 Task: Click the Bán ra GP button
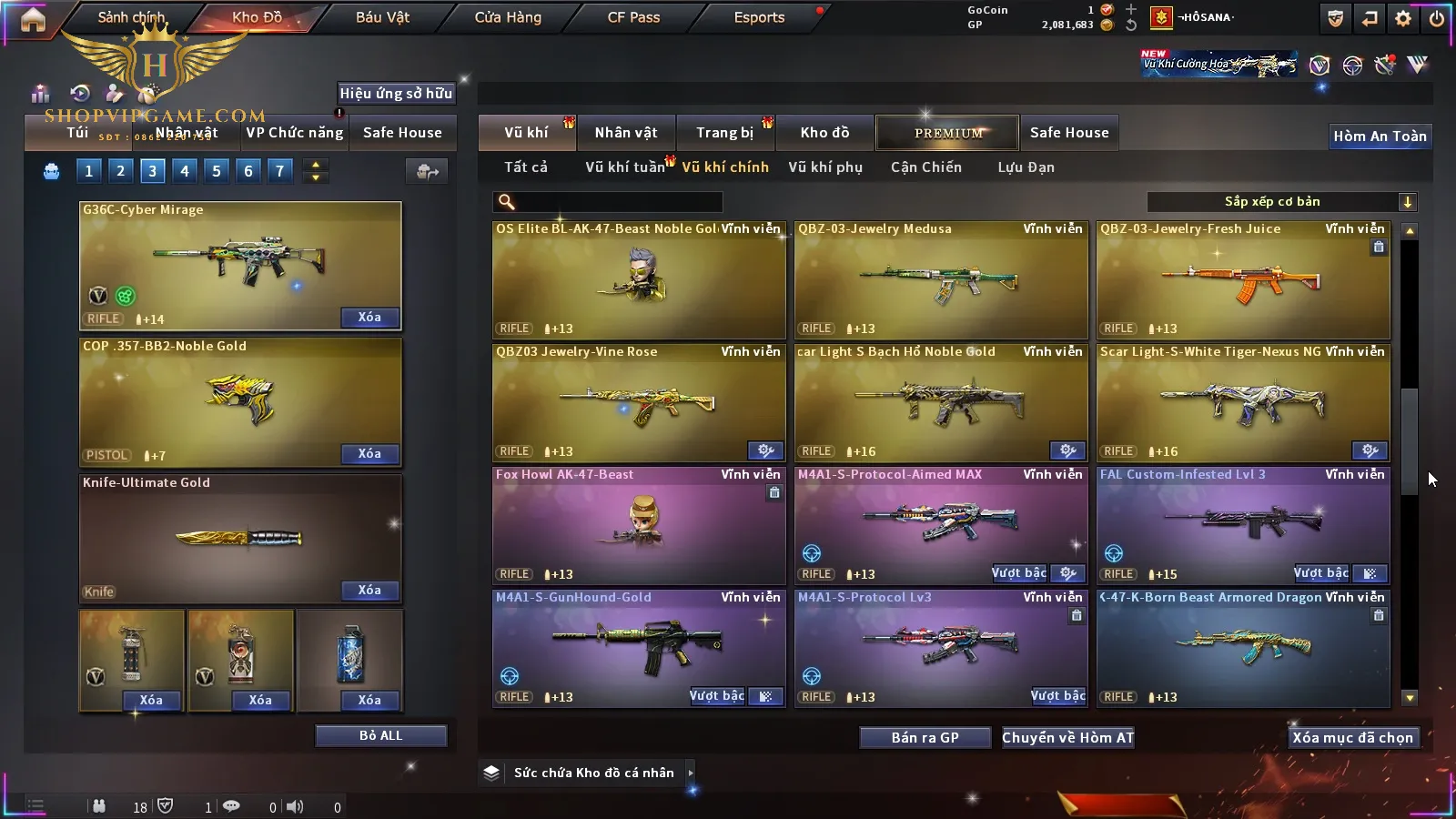925,738
